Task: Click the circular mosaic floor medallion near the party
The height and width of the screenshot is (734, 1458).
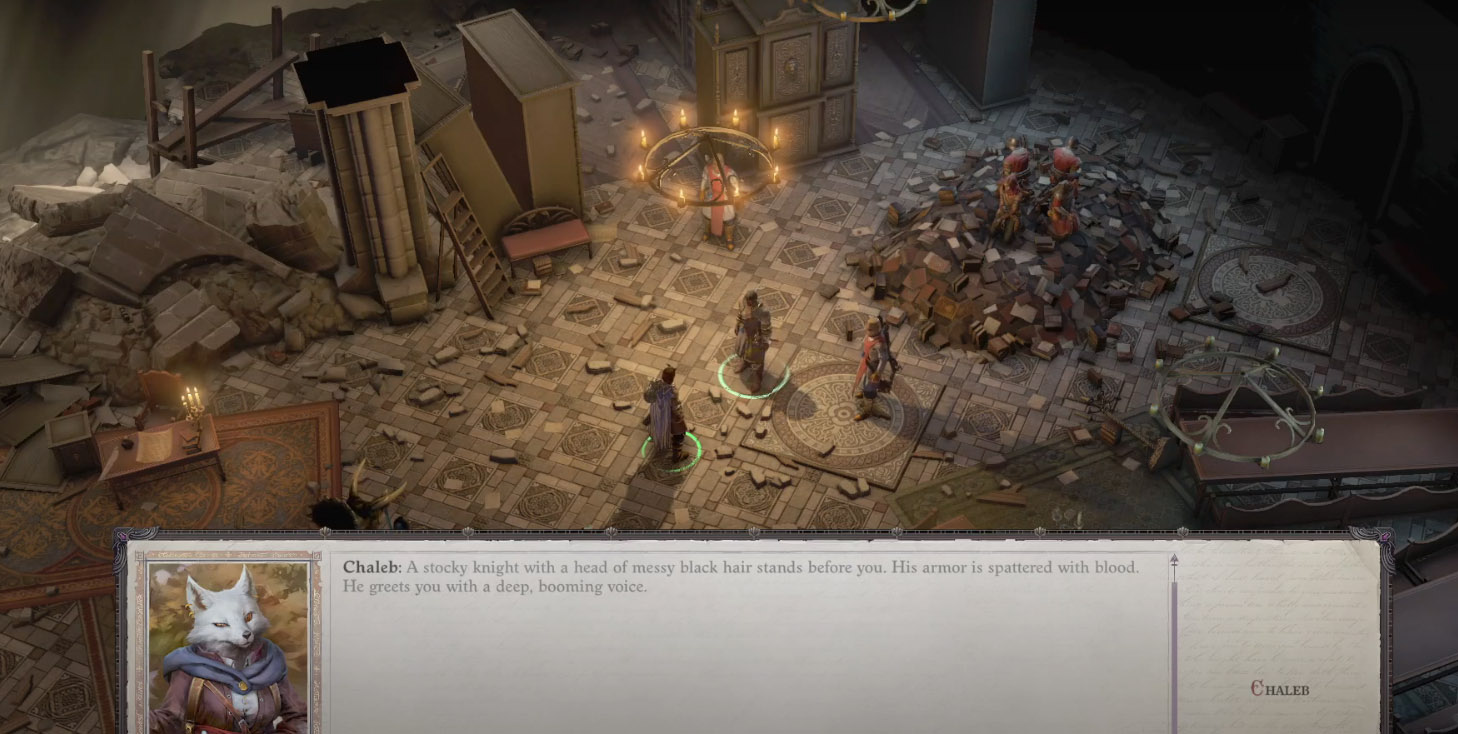Action: (843, 414)
